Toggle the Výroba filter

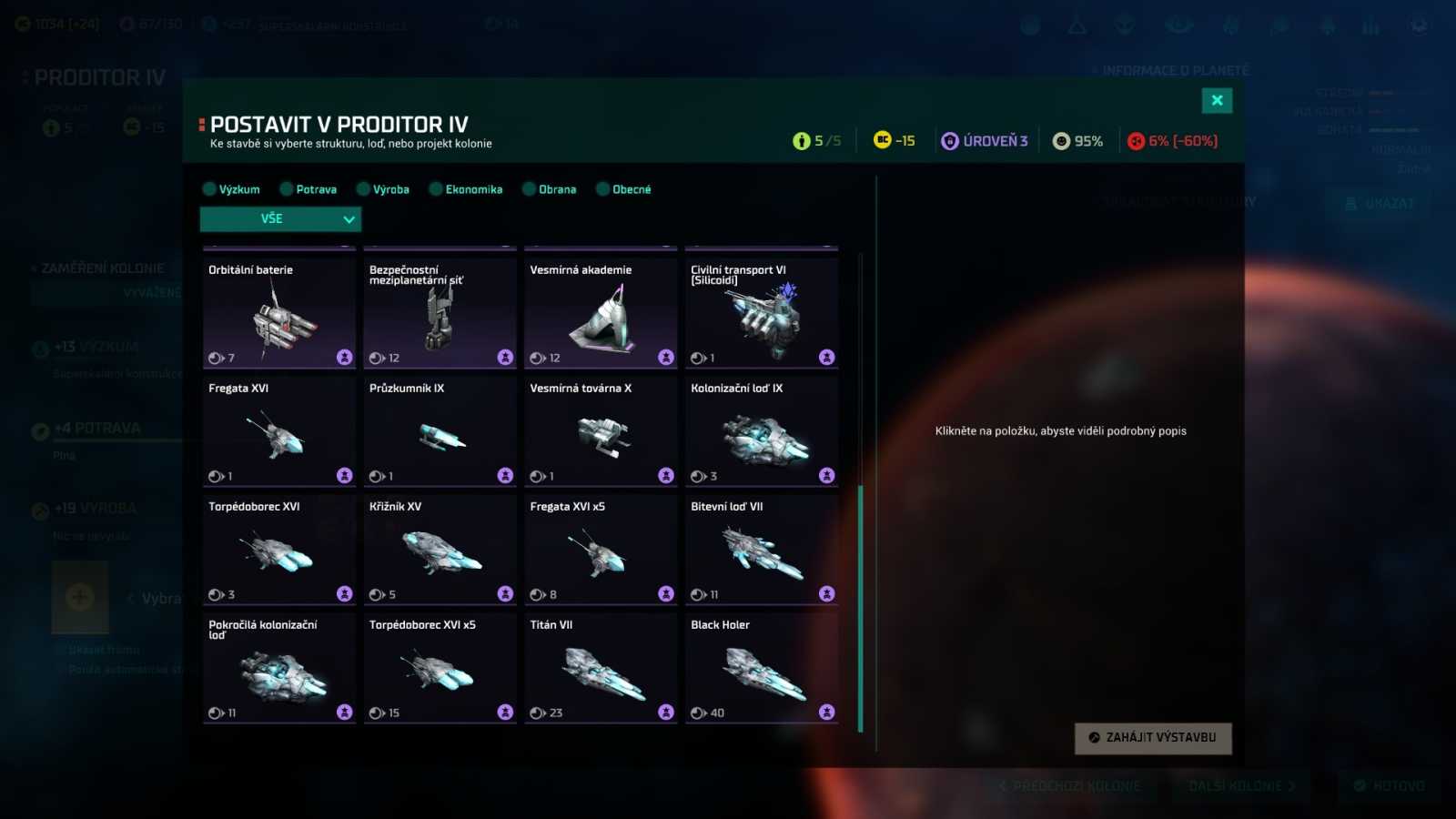pyautogui.click(x=382, y=189)
